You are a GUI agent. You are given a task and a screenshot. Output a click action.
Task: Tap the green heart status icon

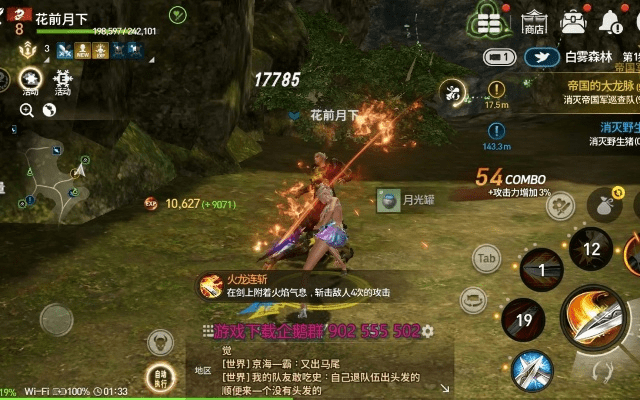pos(177,14)
